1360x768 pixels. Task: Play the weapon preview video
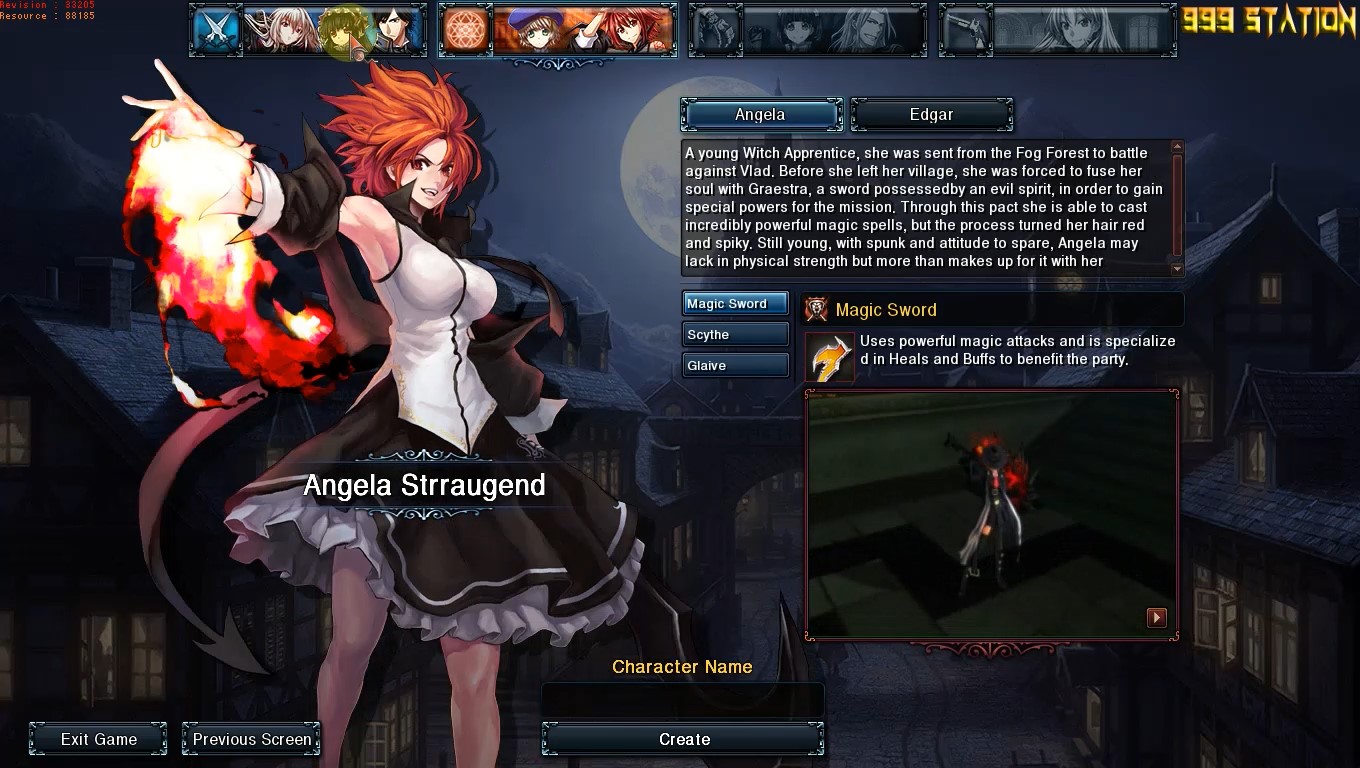coord(1156,618)
